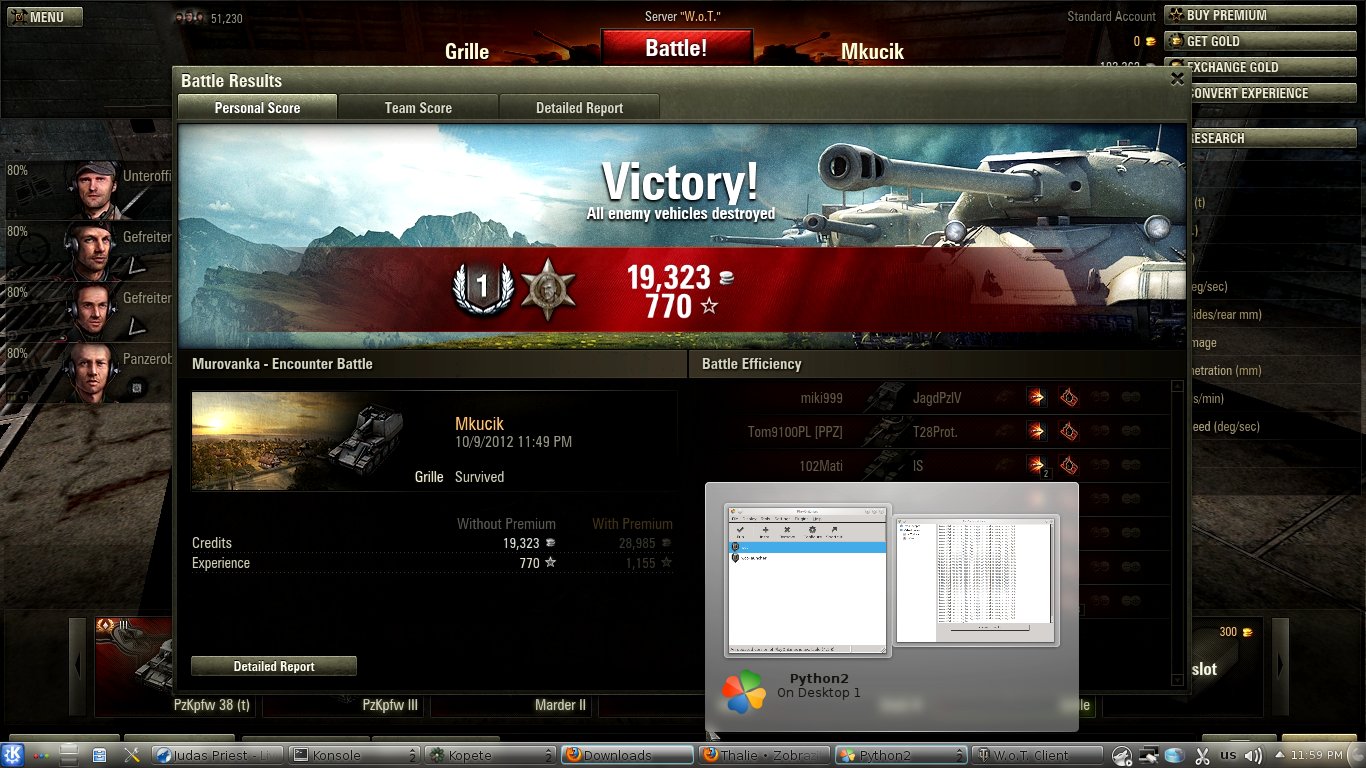Choose the PzKpfw III tank in the carousel
The height and width of the screenshot is (768, 1366).
(390, 704)
